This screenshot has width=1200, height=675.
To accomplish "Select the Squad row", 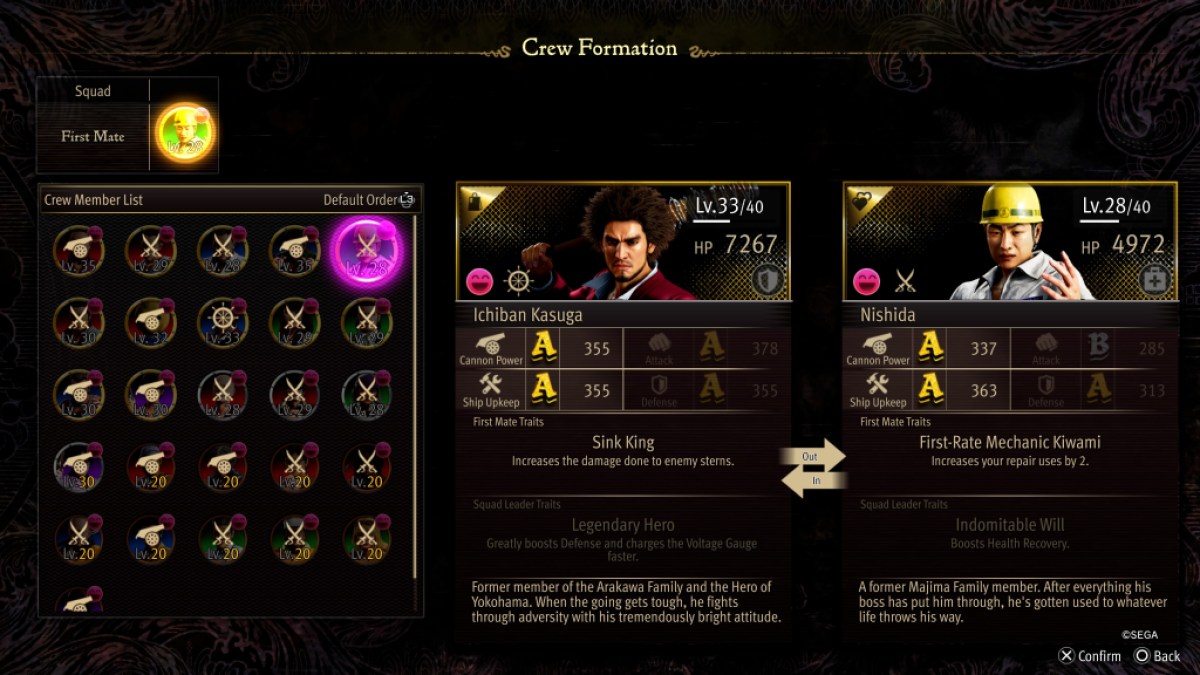I will pyautogui.click(x=93, y=91).
